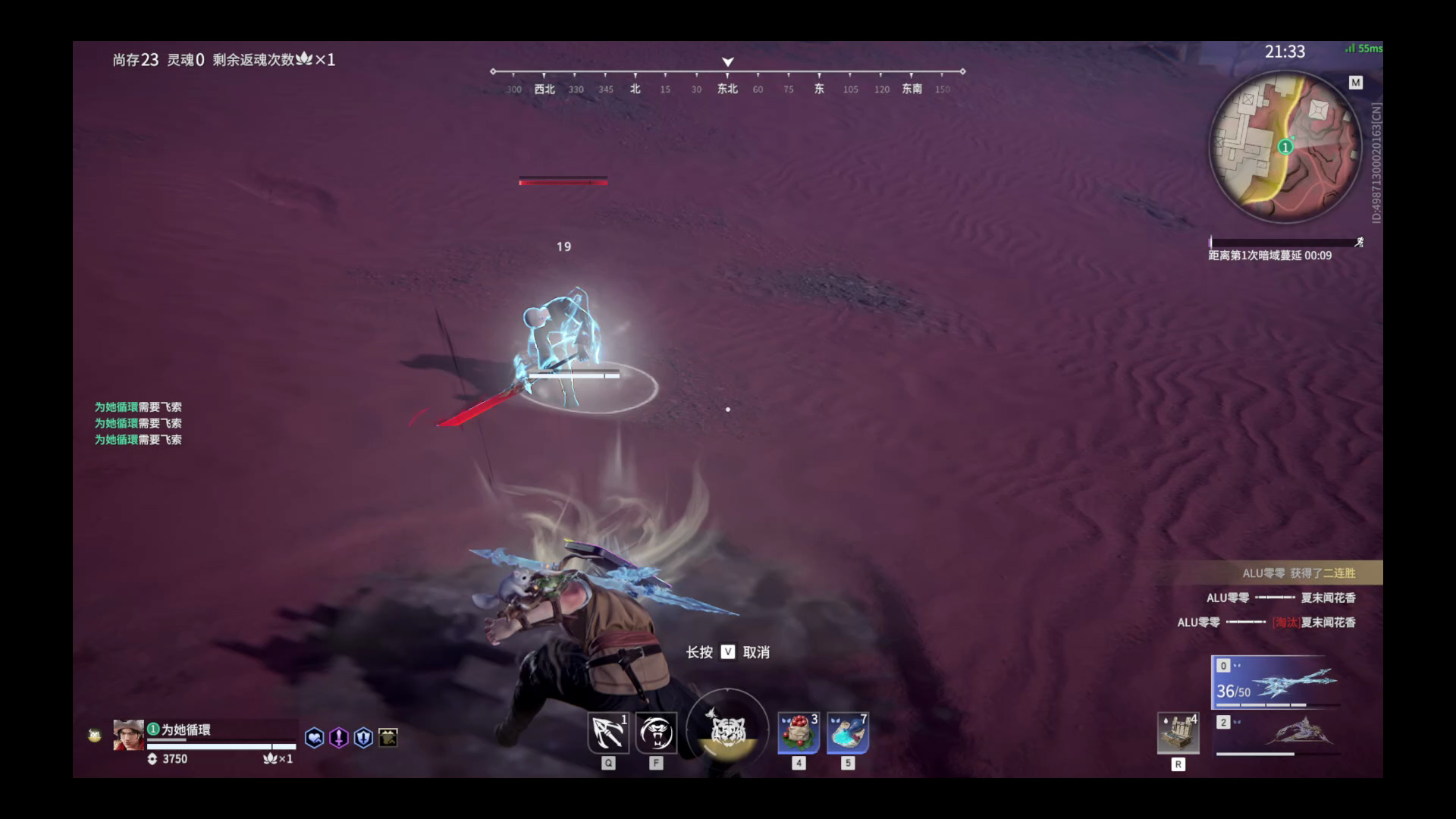Expand the ultimate charge gauge showing 45%
This screenshot has height=819, width=1456.
(x=726, y=728)
